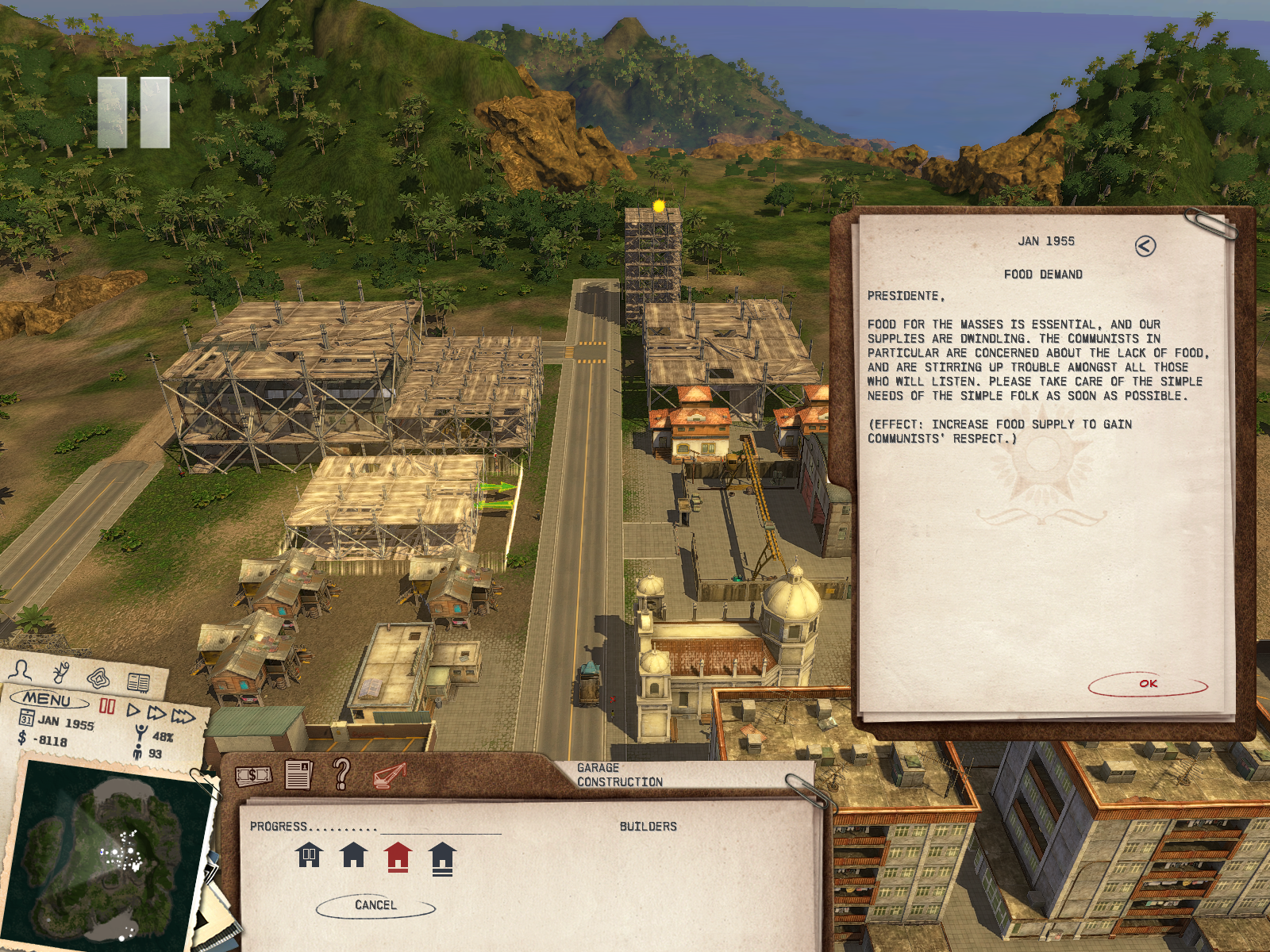Select the red crane construction tab

point(389,775)
